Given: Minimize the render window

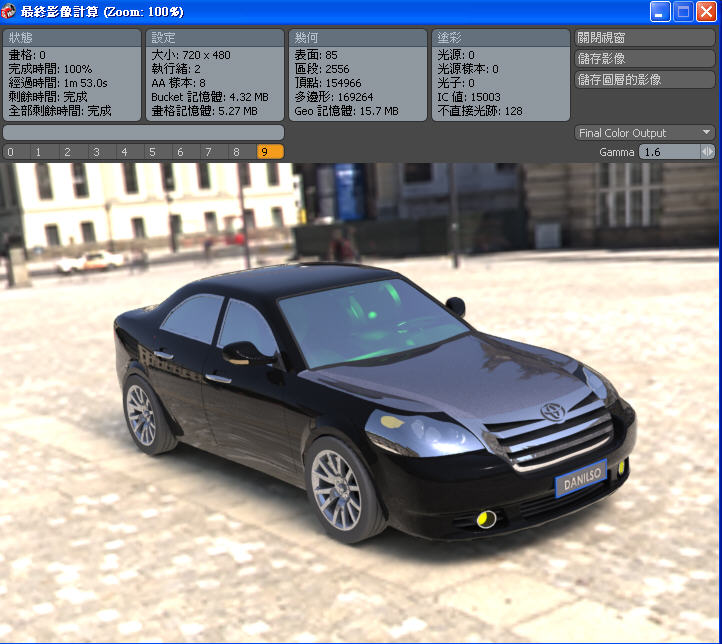Looking at the screenshot, I should point(660,12).
